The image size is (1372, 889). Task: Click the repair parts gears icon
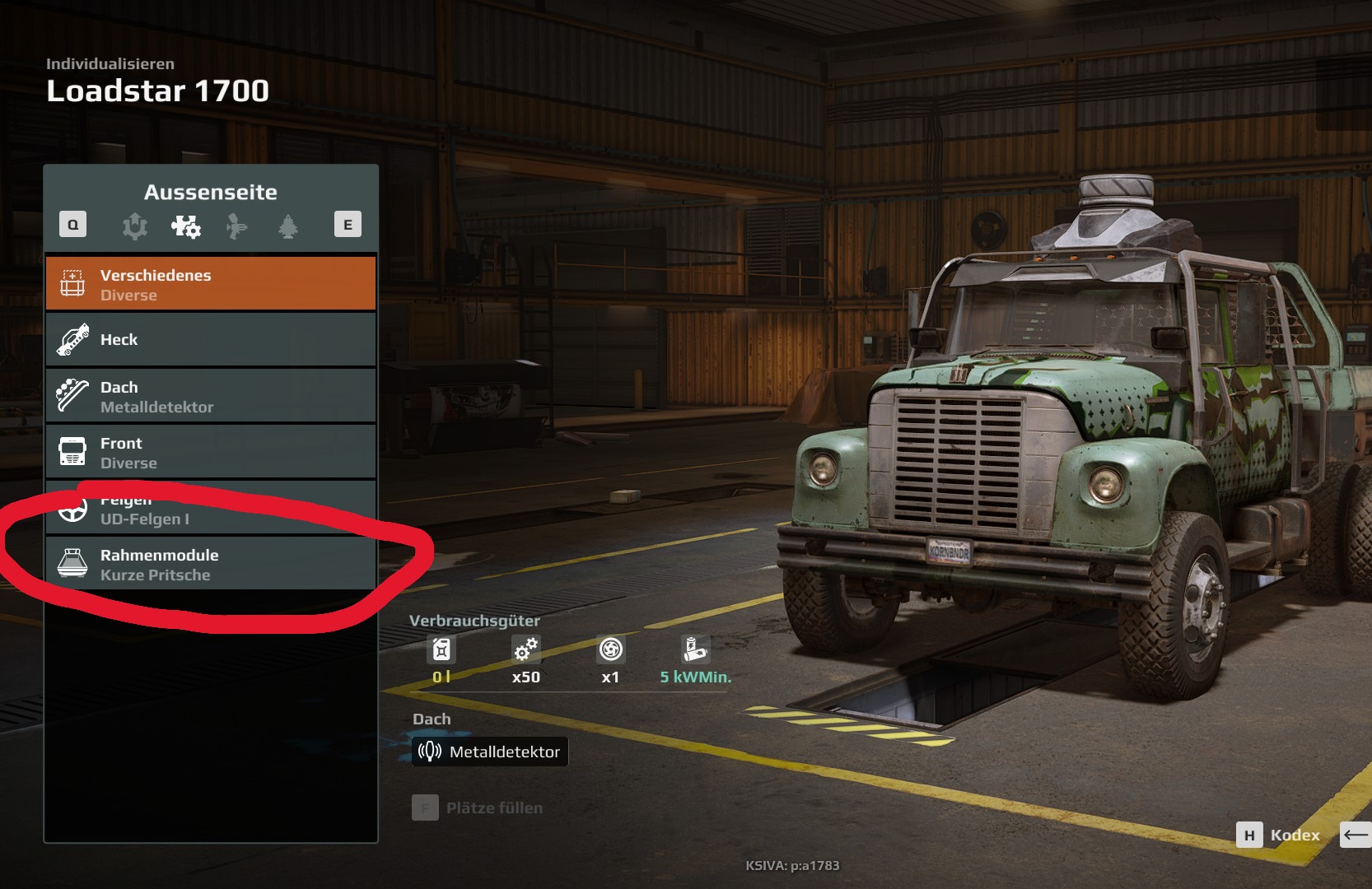(x=525, y=650)
